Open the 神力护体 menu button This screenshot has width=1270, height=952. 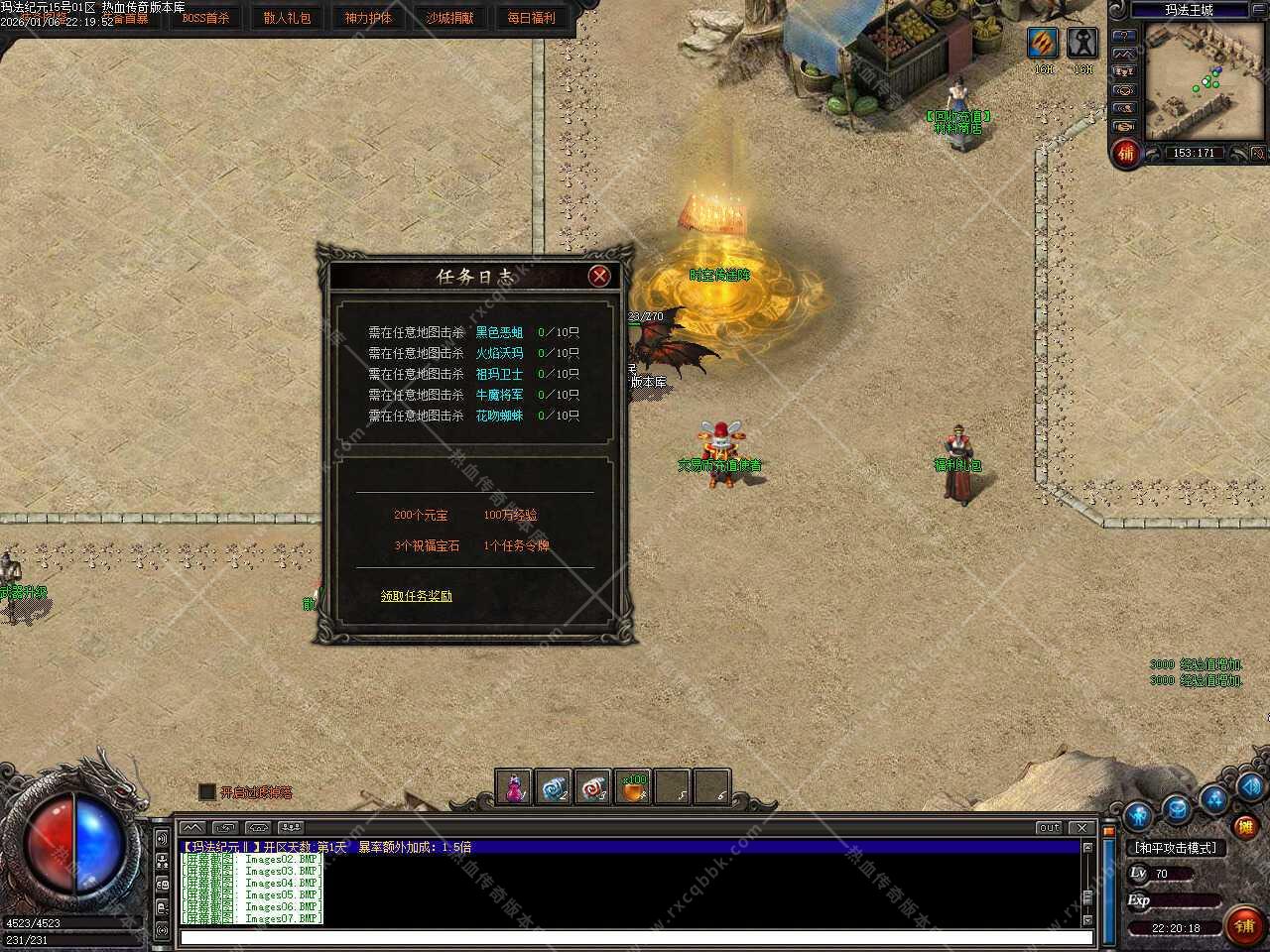(368, 18)
